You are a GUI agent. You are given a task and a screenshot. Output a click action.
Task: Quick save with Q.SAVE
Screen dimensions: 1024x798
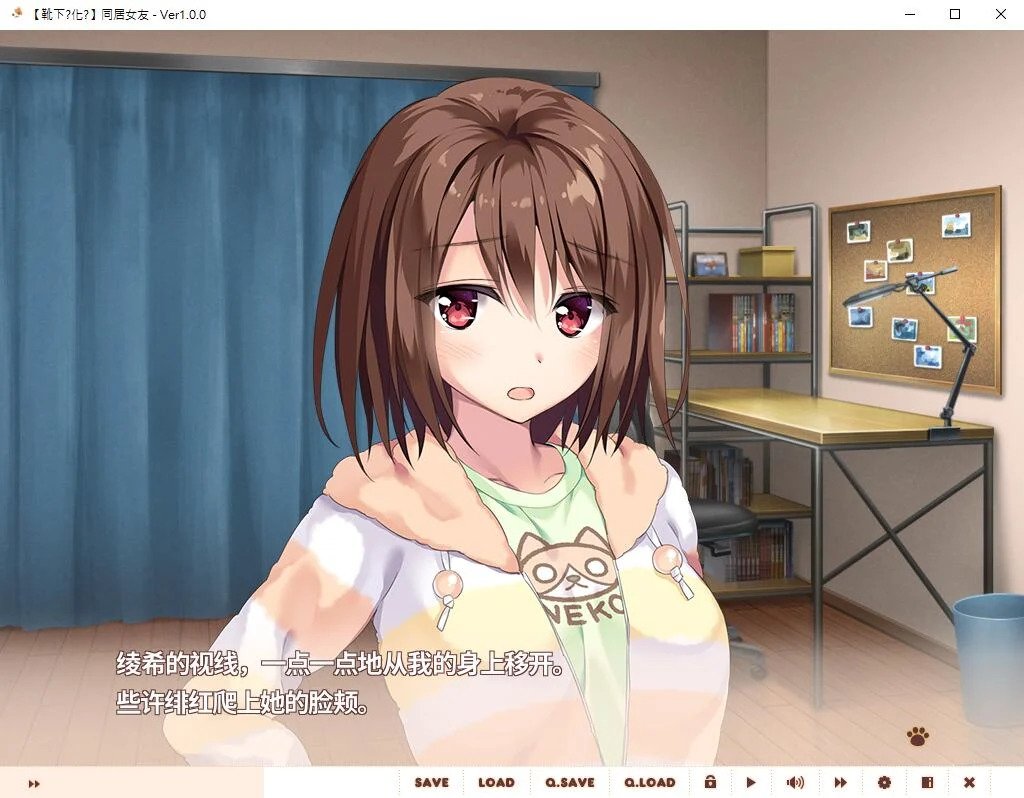(x=570, y=782)
